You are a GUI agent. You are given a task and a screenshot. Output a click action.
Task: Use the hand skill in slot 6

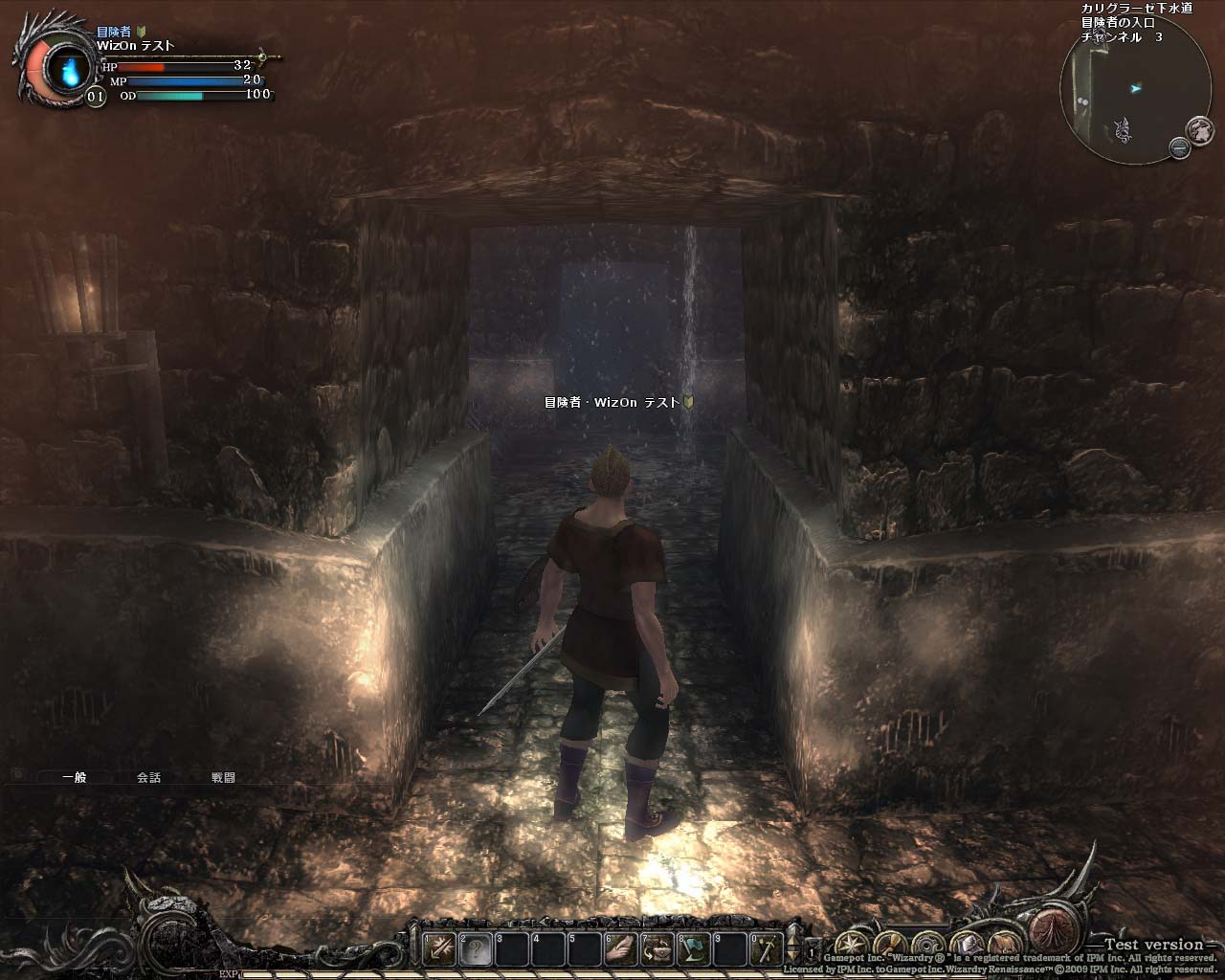tap(622, 948)
